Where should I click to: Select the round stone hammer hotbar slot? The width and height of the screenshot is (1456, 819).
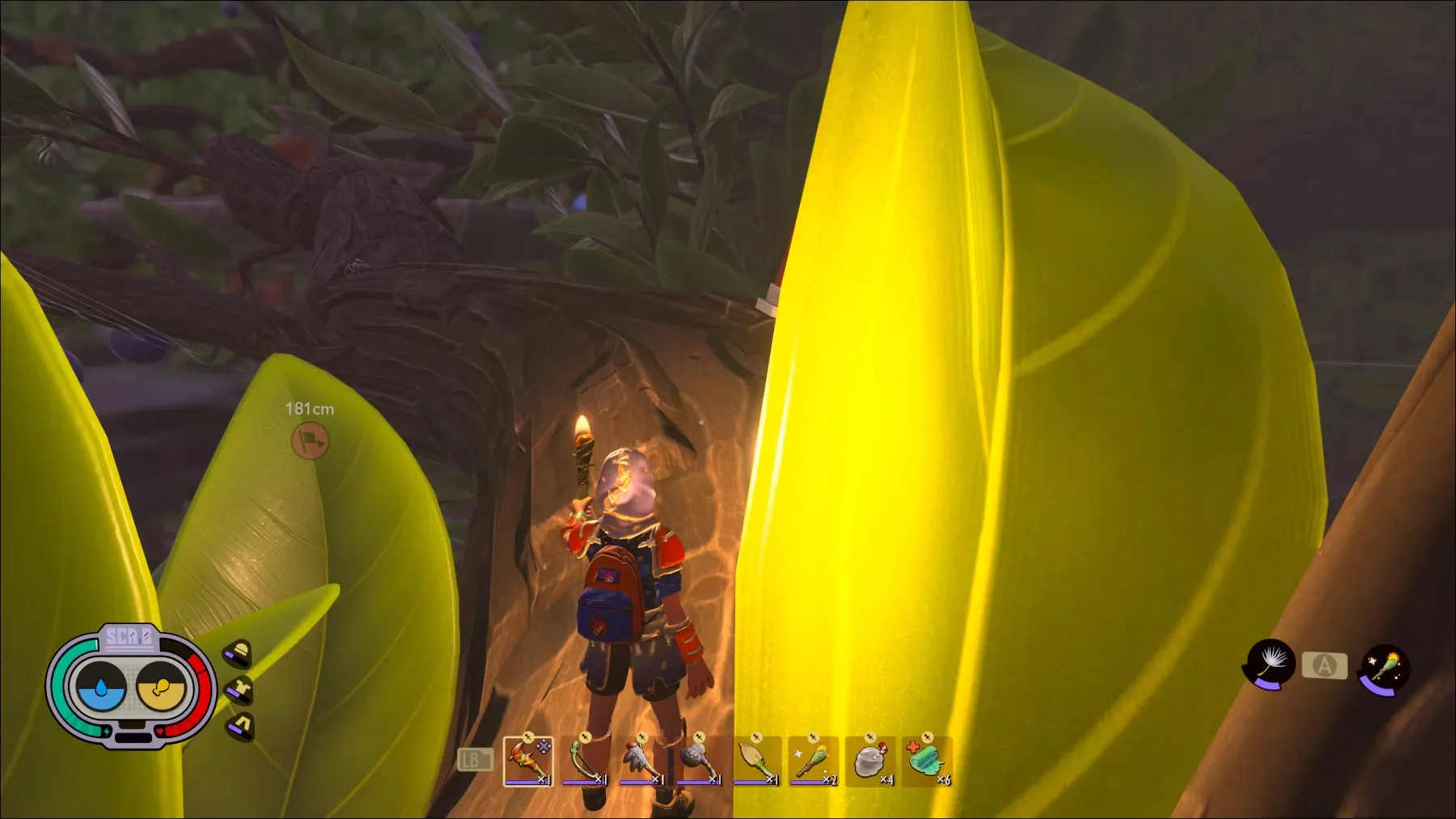click(699, 761)
